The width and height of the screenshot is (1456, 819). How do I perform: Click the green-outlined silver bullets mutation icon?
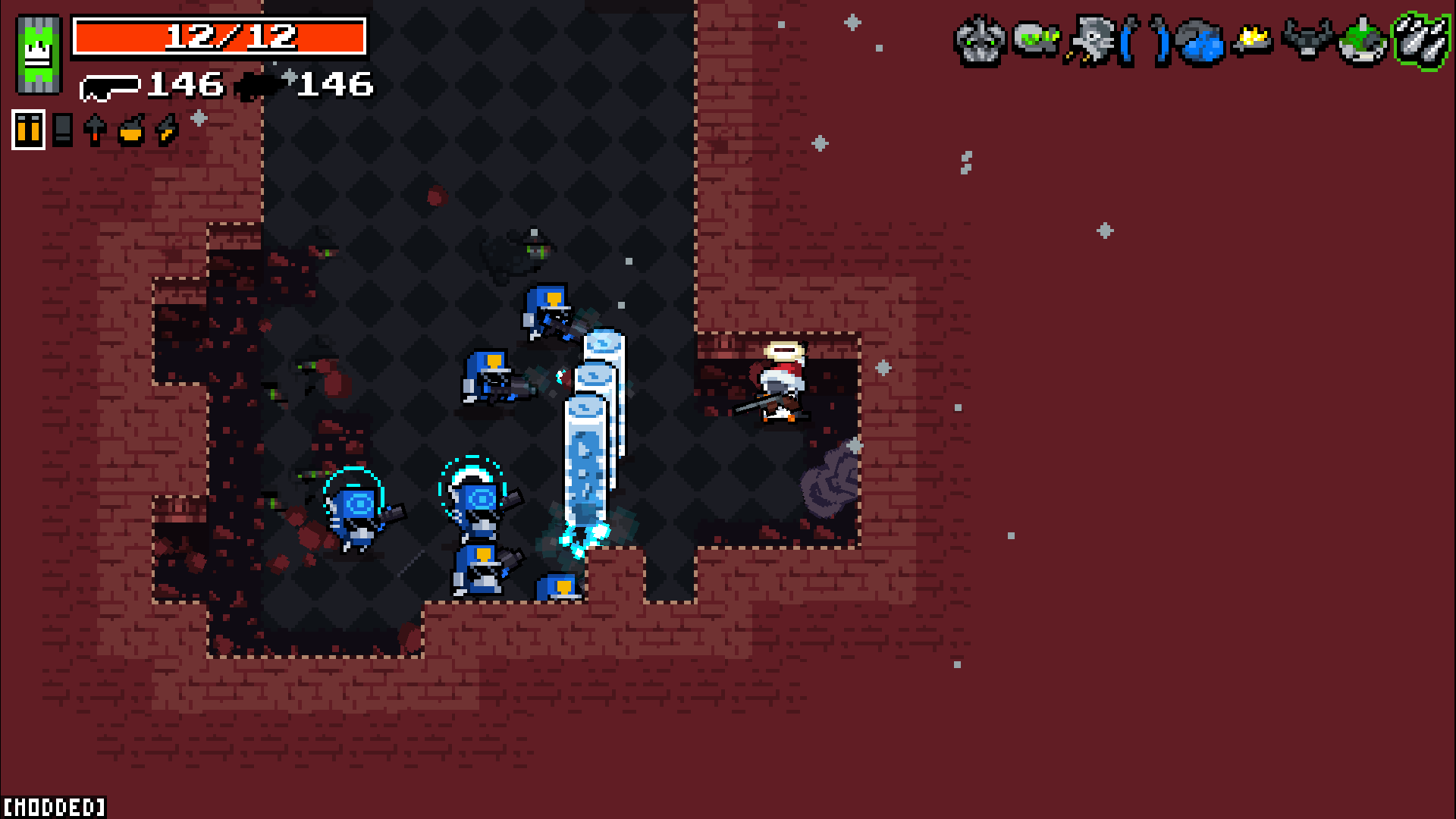pyautogui.click(x=1420, y=40)
